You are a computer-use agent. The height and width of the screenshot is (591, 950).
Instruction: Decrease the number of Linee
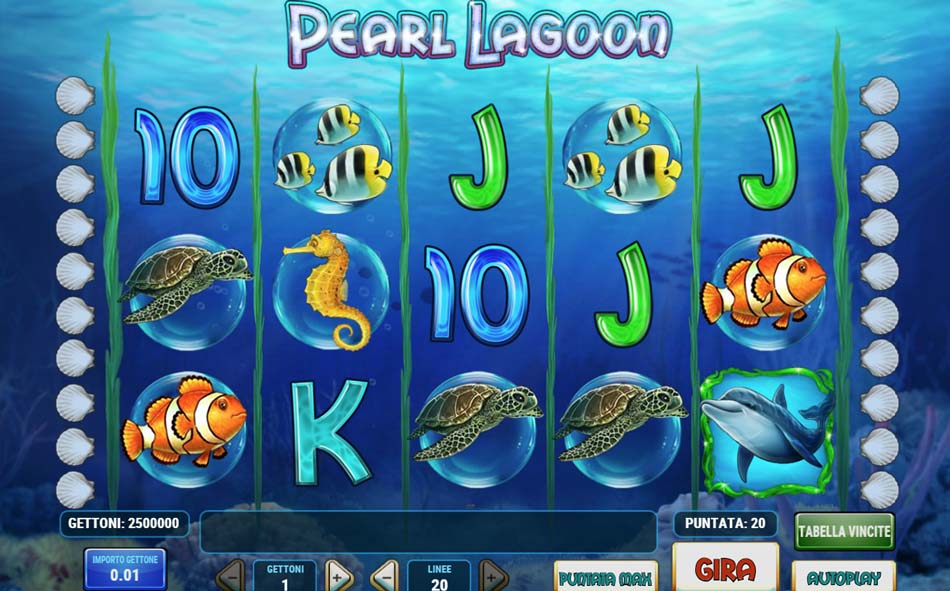pyautogui.click(x=384, y=577)
